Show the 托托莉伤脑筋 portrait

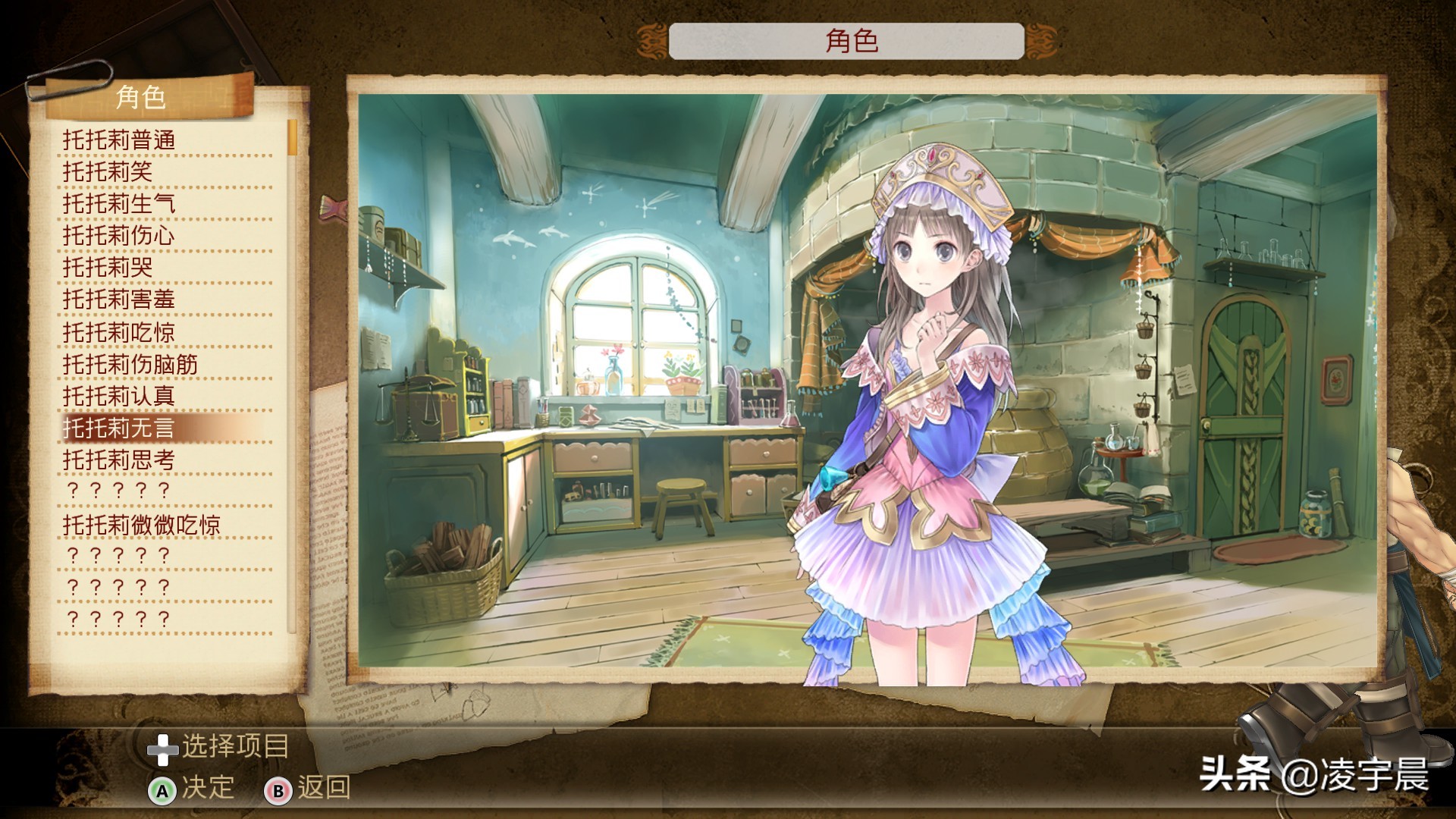pos(130,365)
